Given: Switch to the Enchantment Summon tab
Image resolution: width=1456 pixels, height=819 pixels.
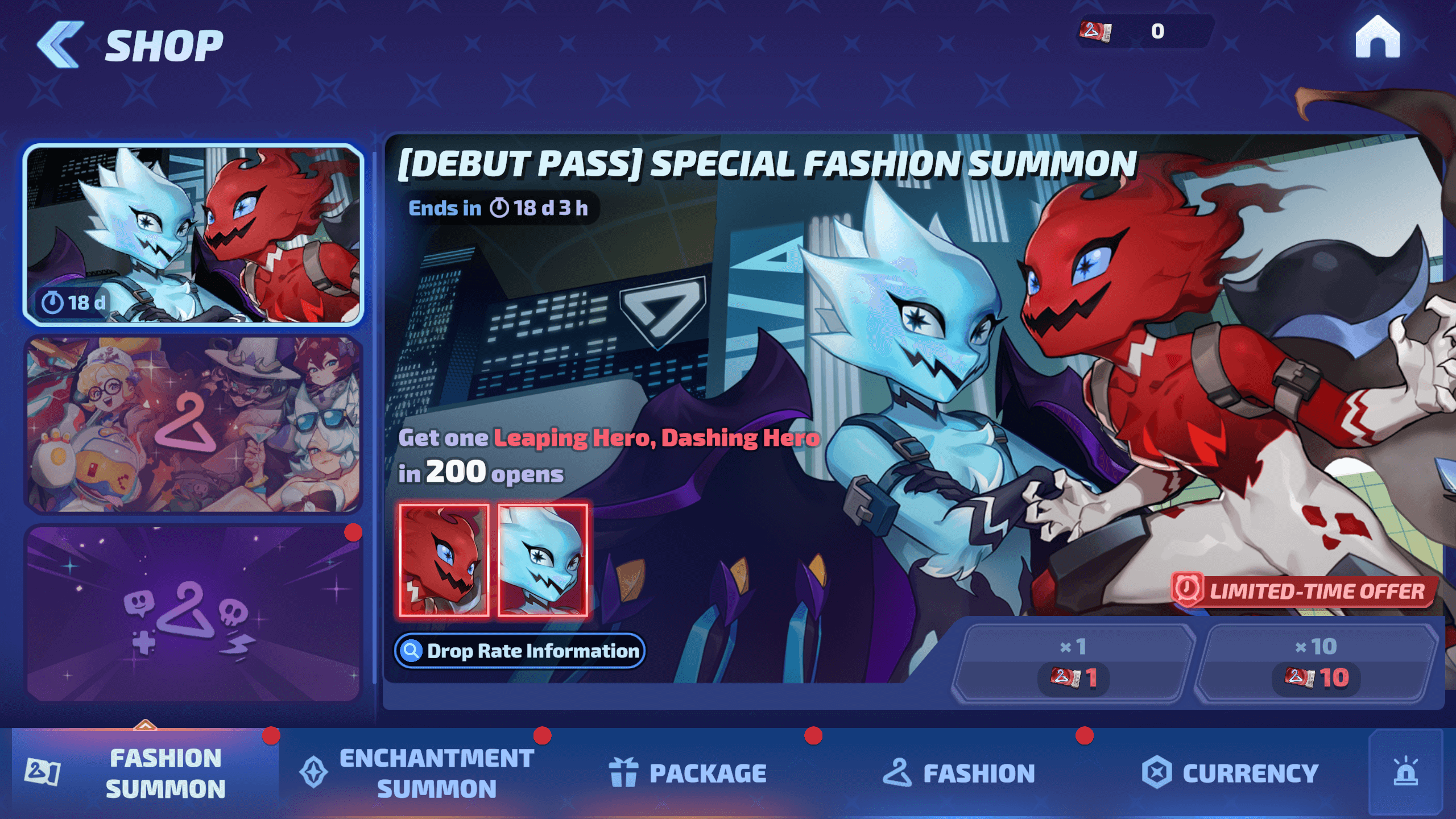Looking at the screenshot, I should pyautogui.click(x=417, y=773).
